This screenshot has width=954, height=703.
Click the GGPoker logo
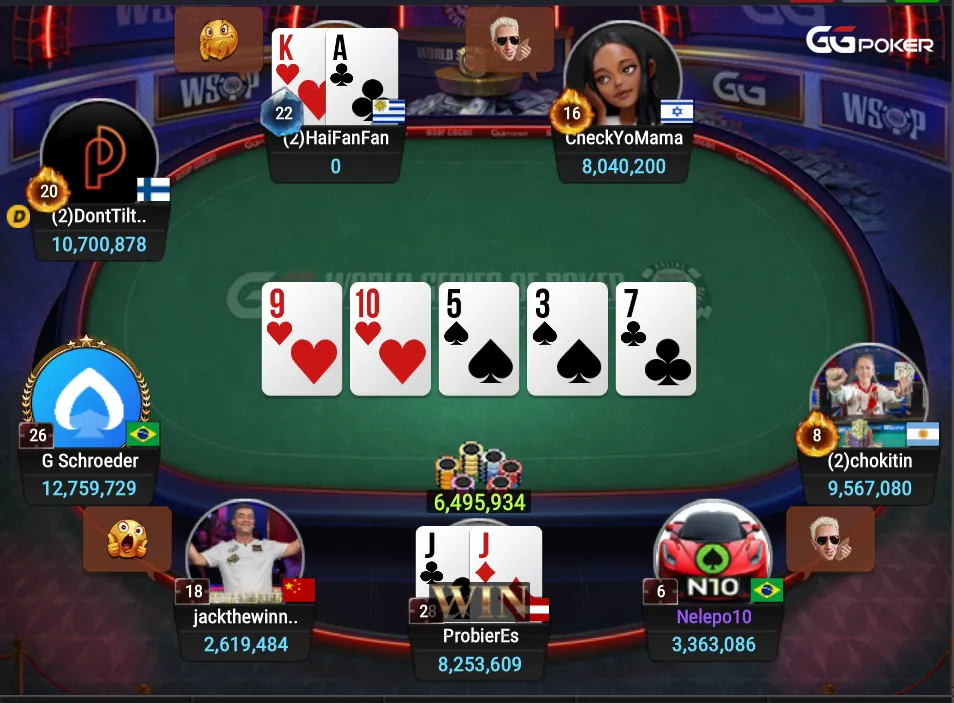click(869, 42)
